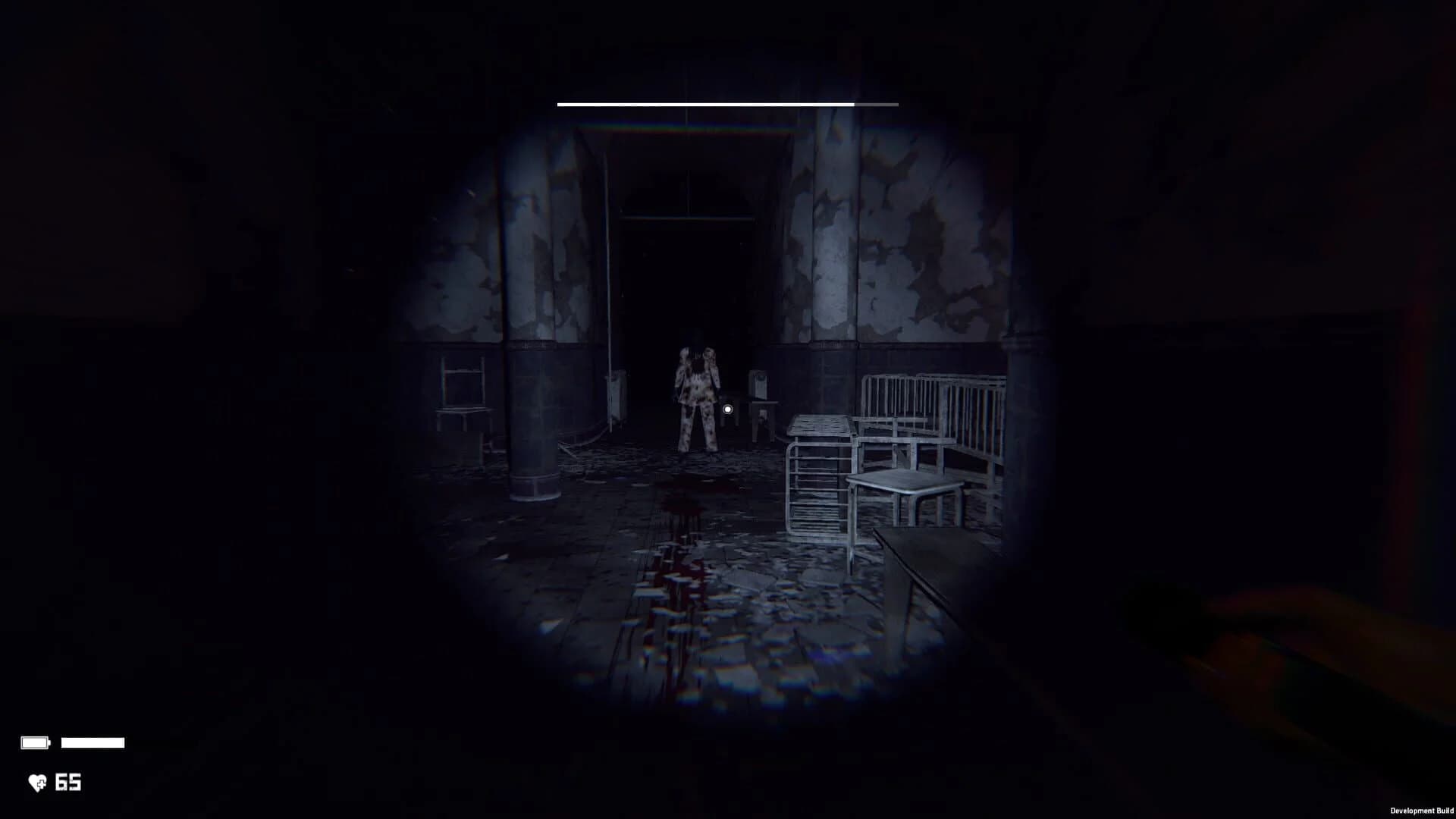1456x819 pixels.
Task: Click the center crosshair dot
Action: 729,409
